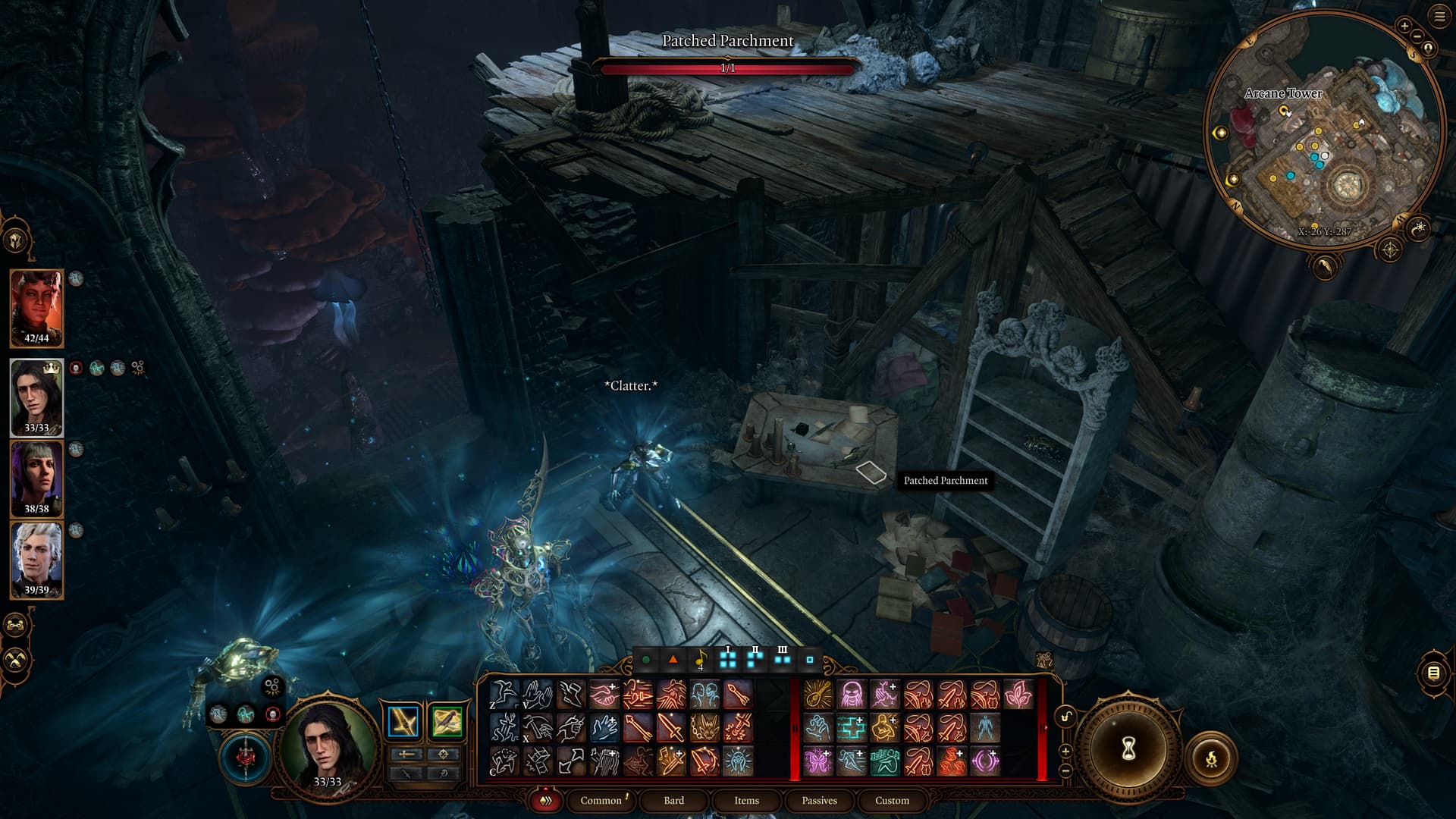Open the campfire rest menu
The image size is (1456, 819).
[x=1210, y=758]
